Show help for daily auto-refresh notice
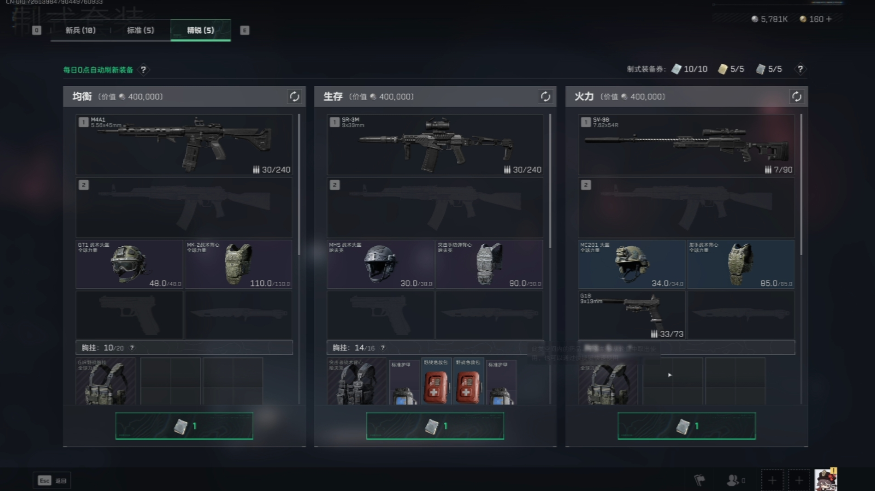 pos(143,70)
